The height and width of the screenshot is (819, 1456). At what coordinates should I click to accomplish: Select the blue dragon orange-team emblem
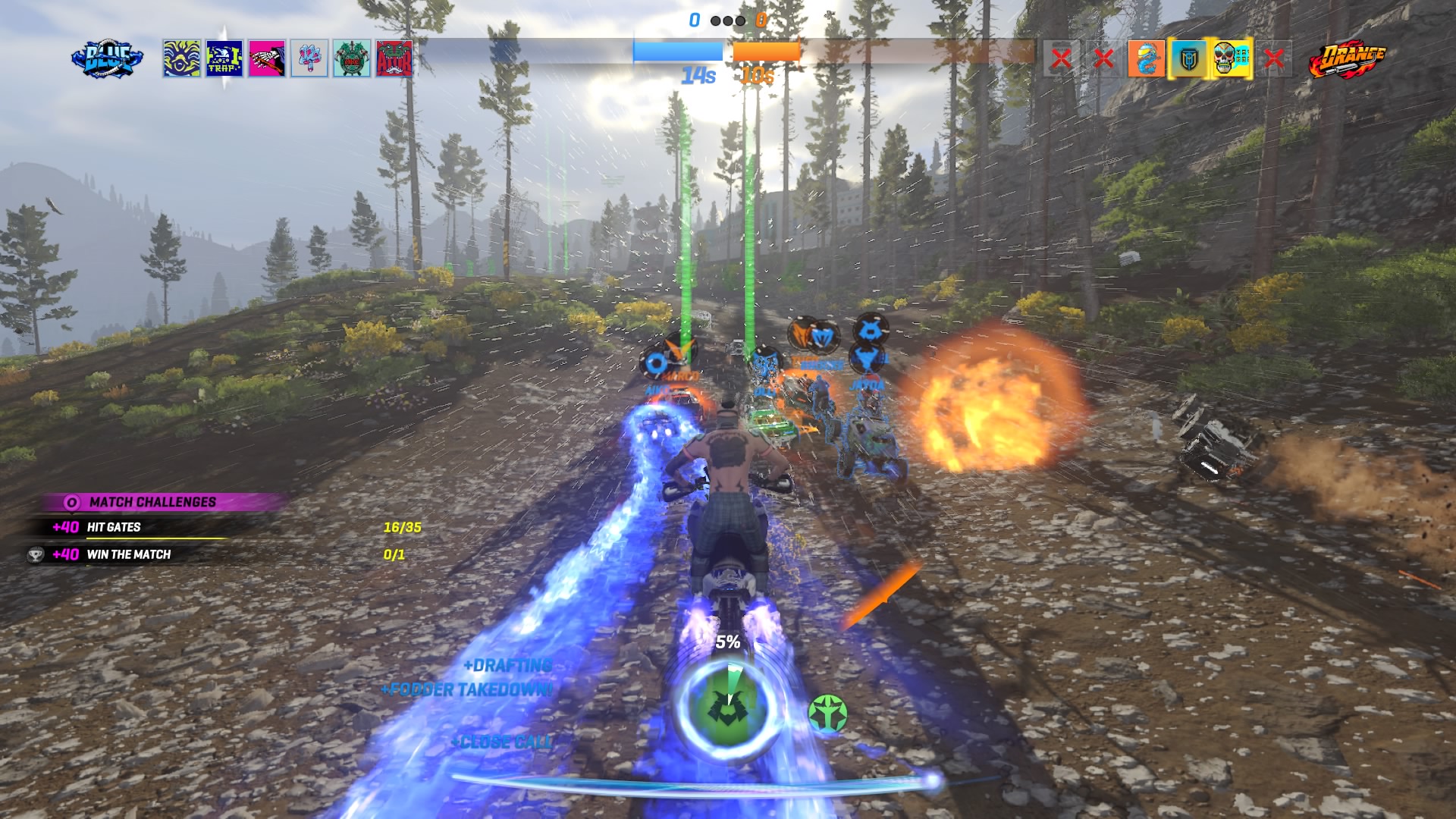point(1146,59)
